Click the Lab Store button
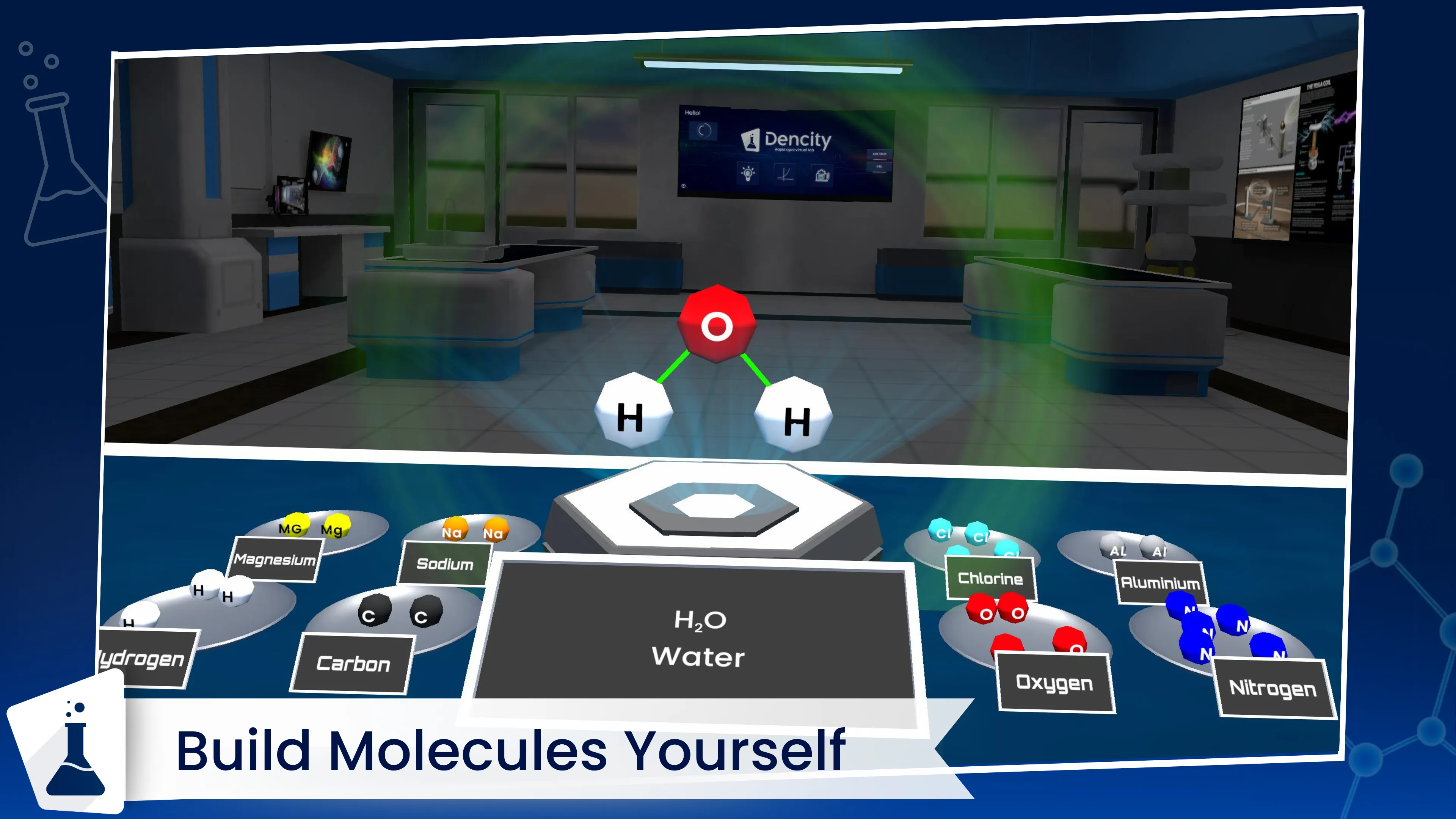 click(x=879, y=154)
